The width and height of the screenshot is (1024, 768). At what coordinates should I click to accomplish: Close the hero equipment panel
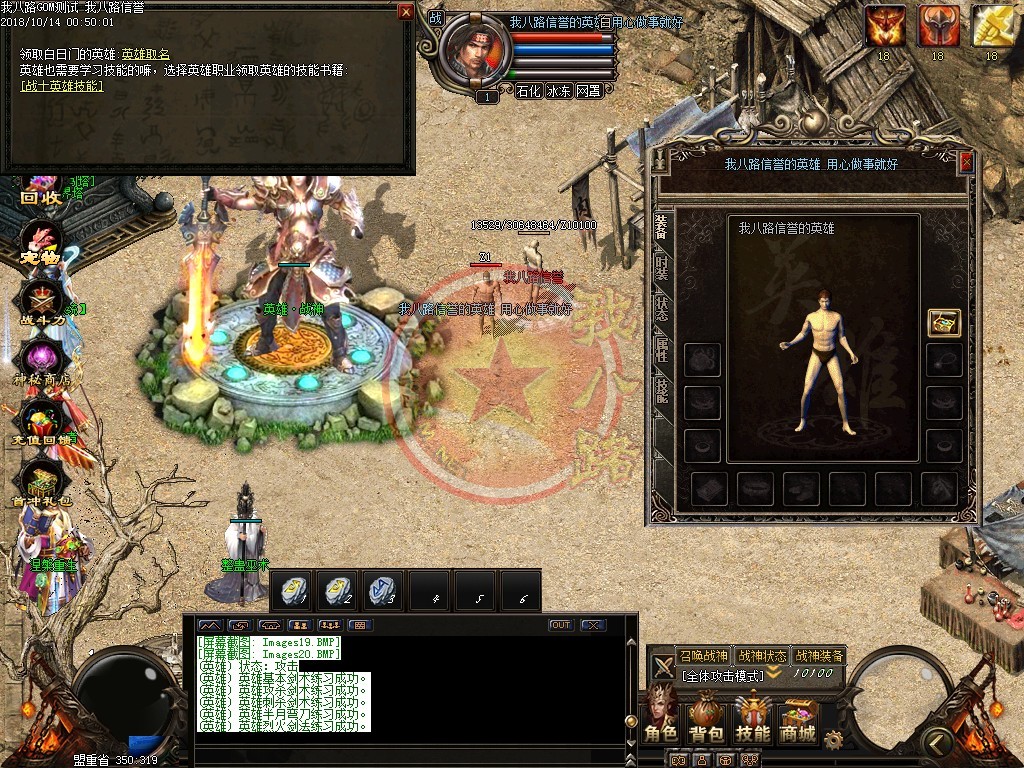(x=966, y=163)
